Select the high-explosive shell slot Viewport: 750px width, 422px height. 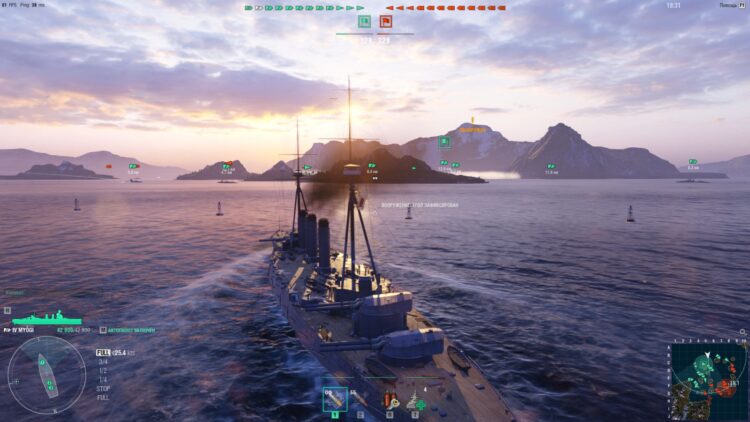point(335,399)
